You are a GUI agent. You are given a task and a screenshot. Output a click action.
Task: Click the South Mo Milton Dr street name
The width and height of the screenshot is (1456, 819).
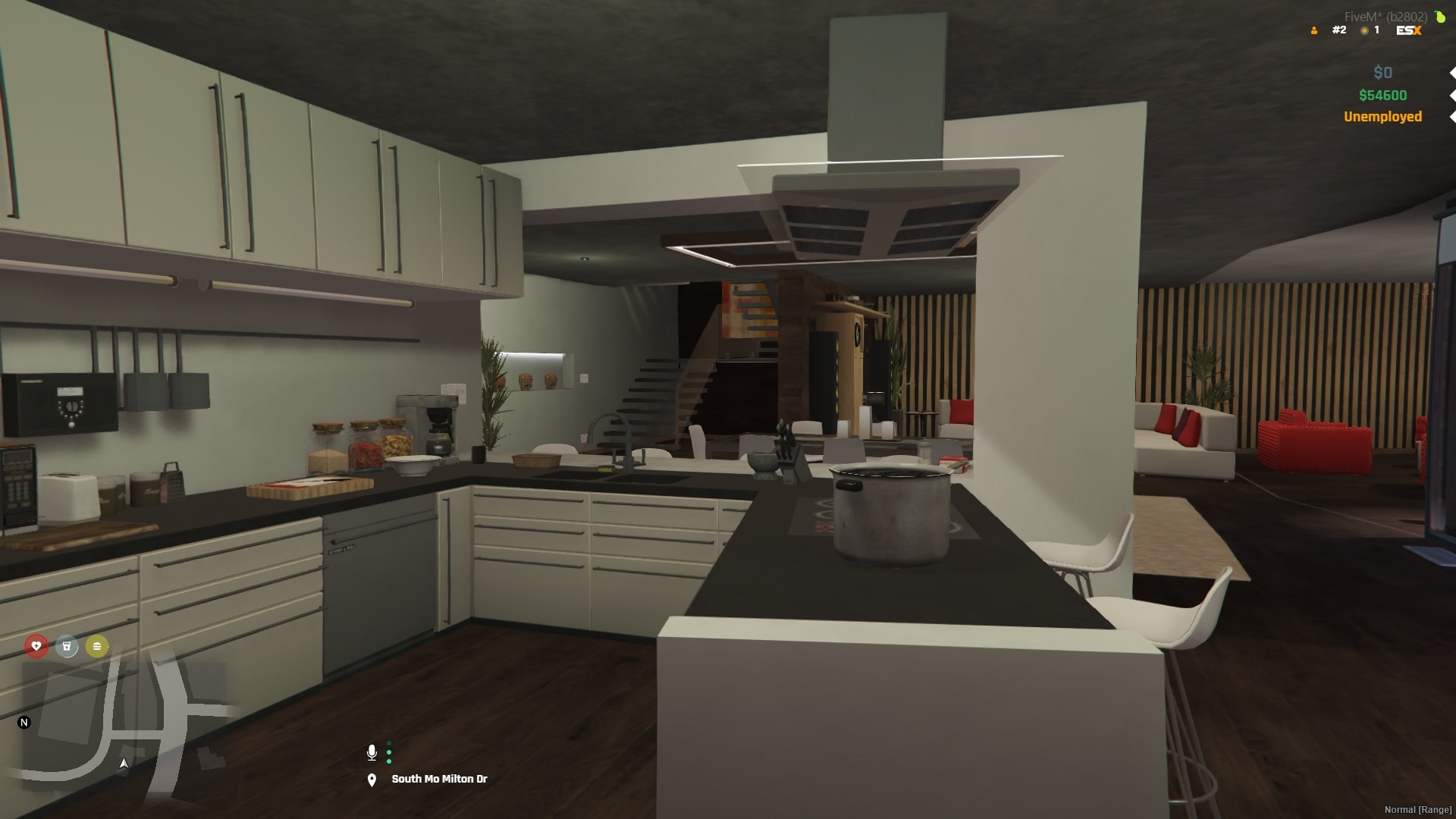440,778
